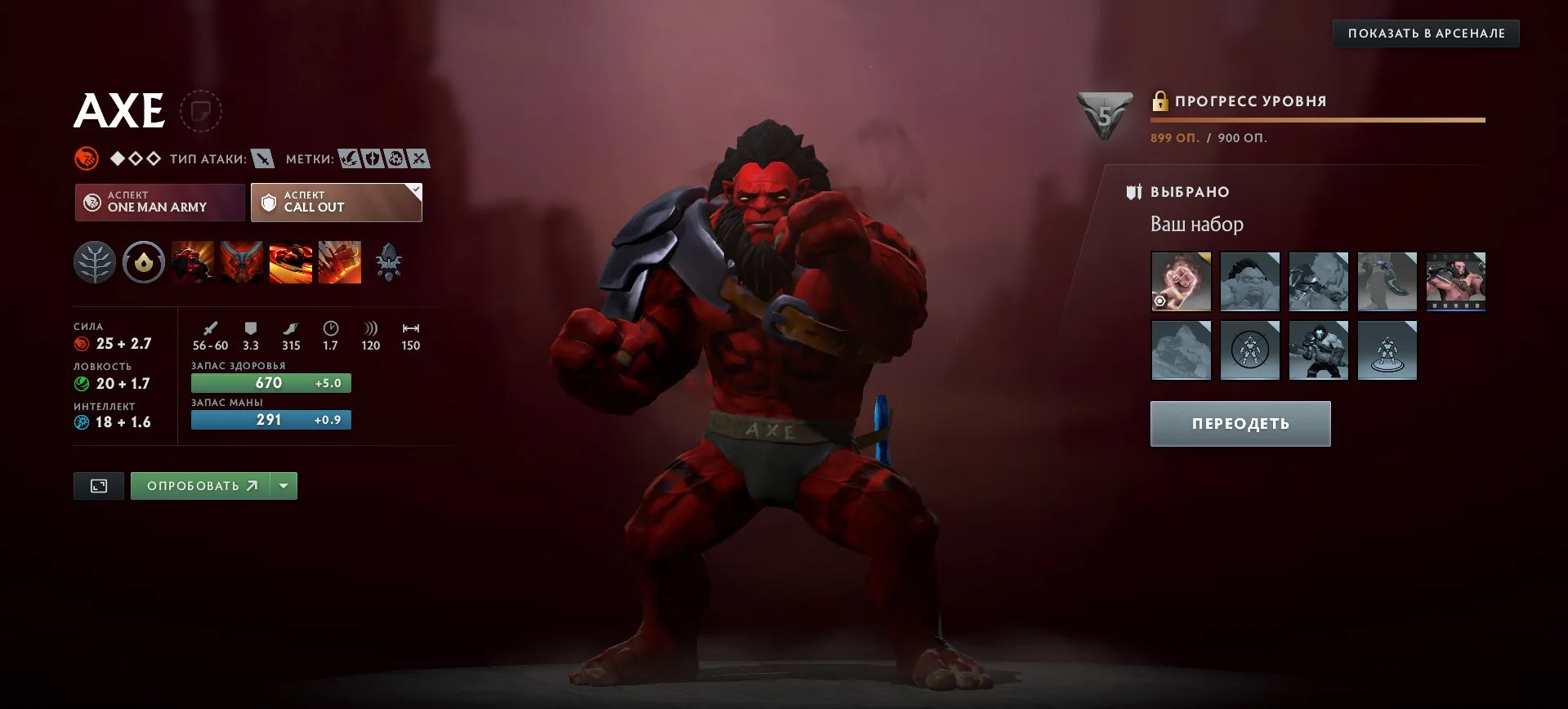The height and width of the screenshot is (709, 1568).
Task: Open the video thumbnail in Ваш набор
Action: coord(1456,282)
